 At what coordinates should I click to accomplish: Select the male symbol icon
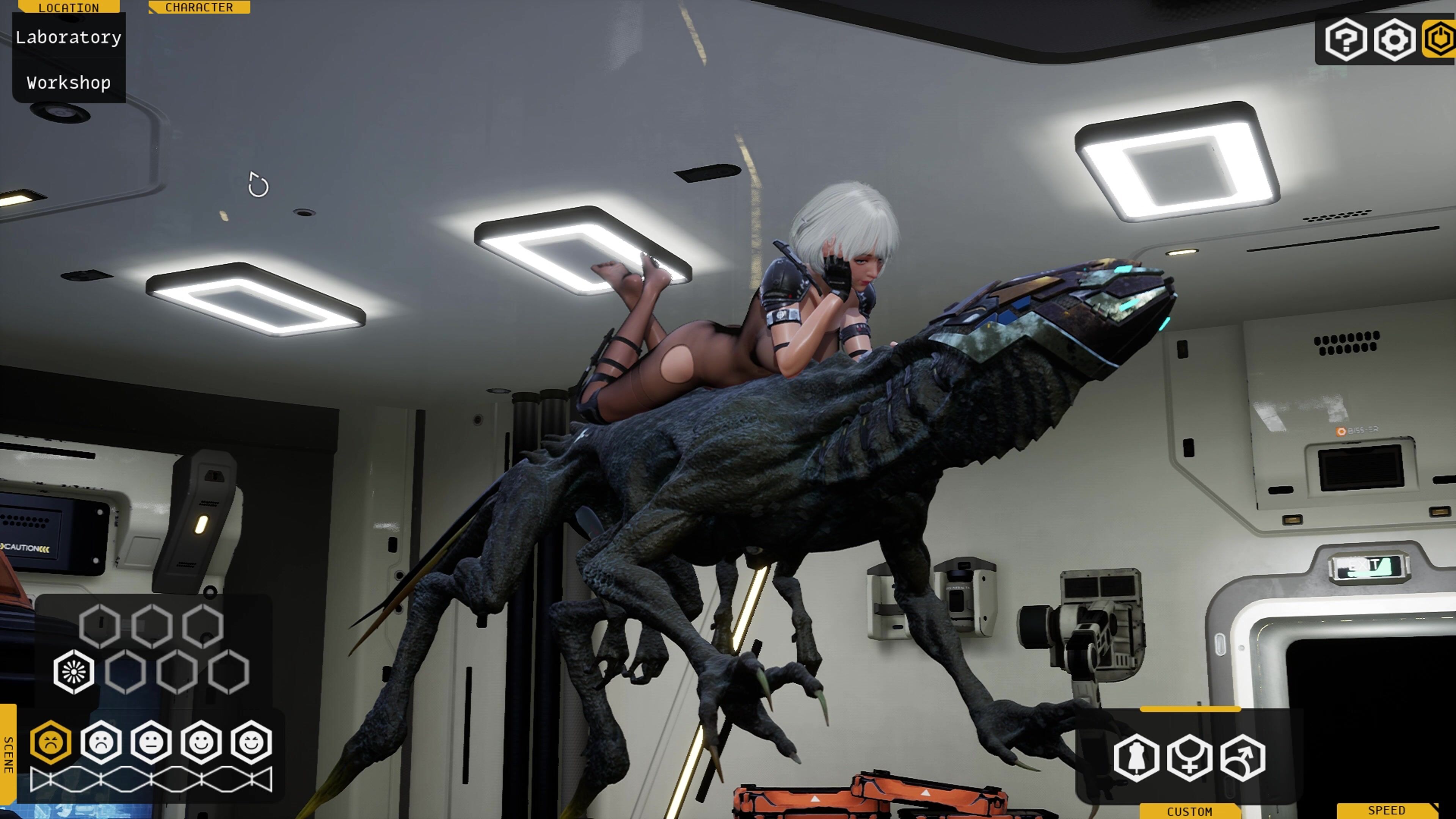click(1243, 758)
